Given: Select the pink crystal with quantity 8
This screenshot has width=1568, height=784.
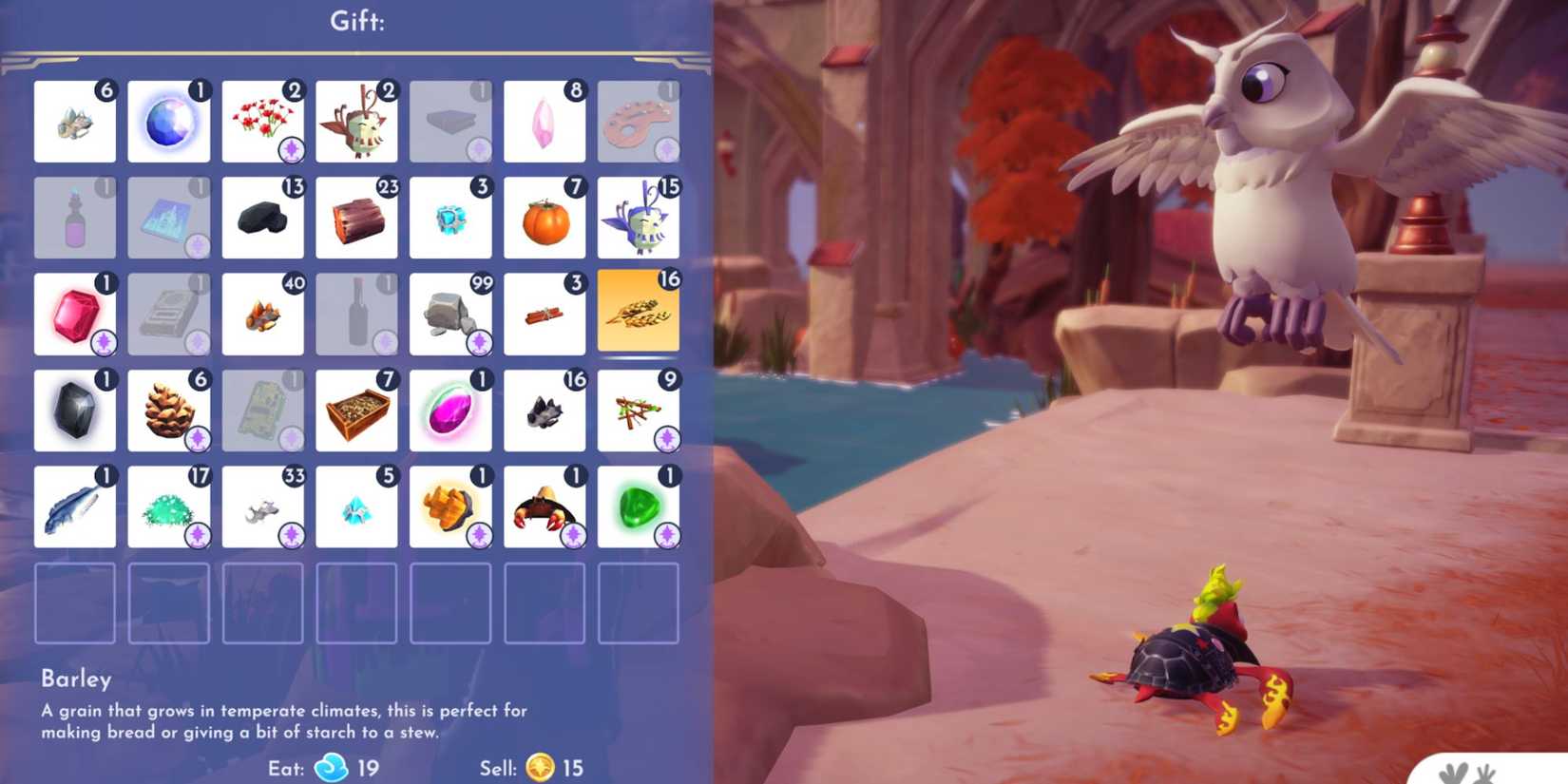Looking at the screenshot, I should point(545,122).
